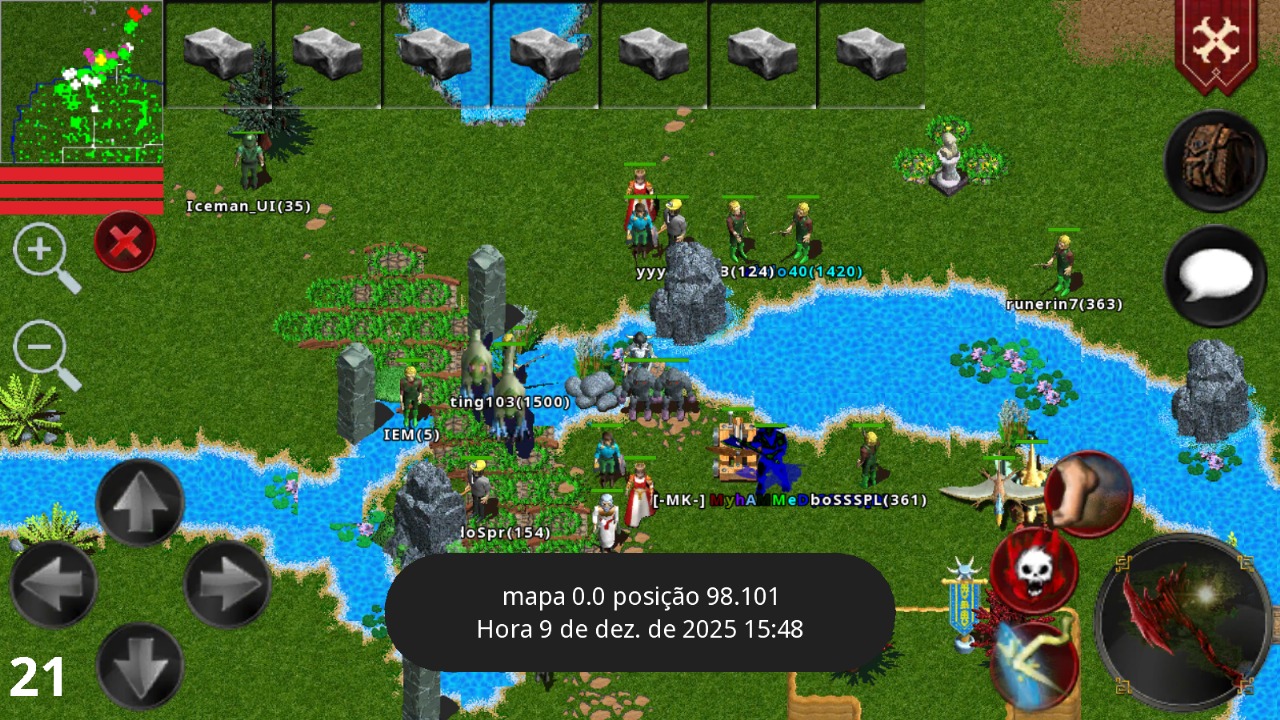The image size is (1280, 720).
Task: Toggle the skull PvP attack mode
Action: [1035, 570]
